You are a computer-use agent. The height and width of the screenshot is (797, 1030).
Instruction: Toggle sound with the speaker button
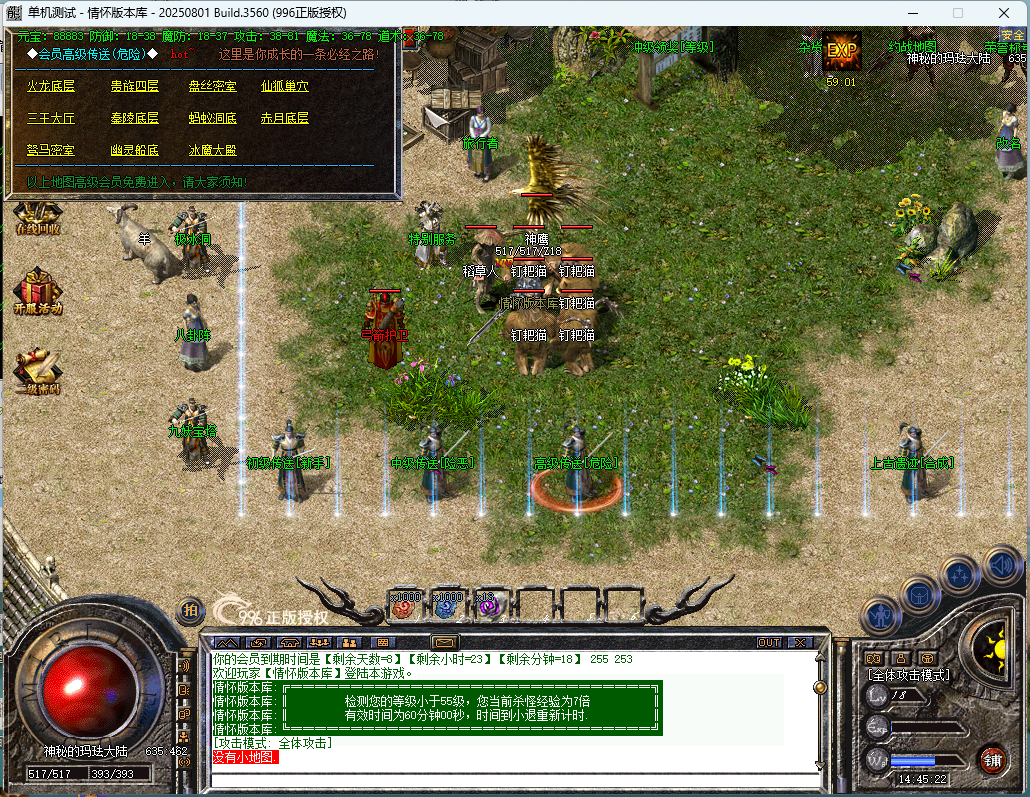(x=1001, y=566)
